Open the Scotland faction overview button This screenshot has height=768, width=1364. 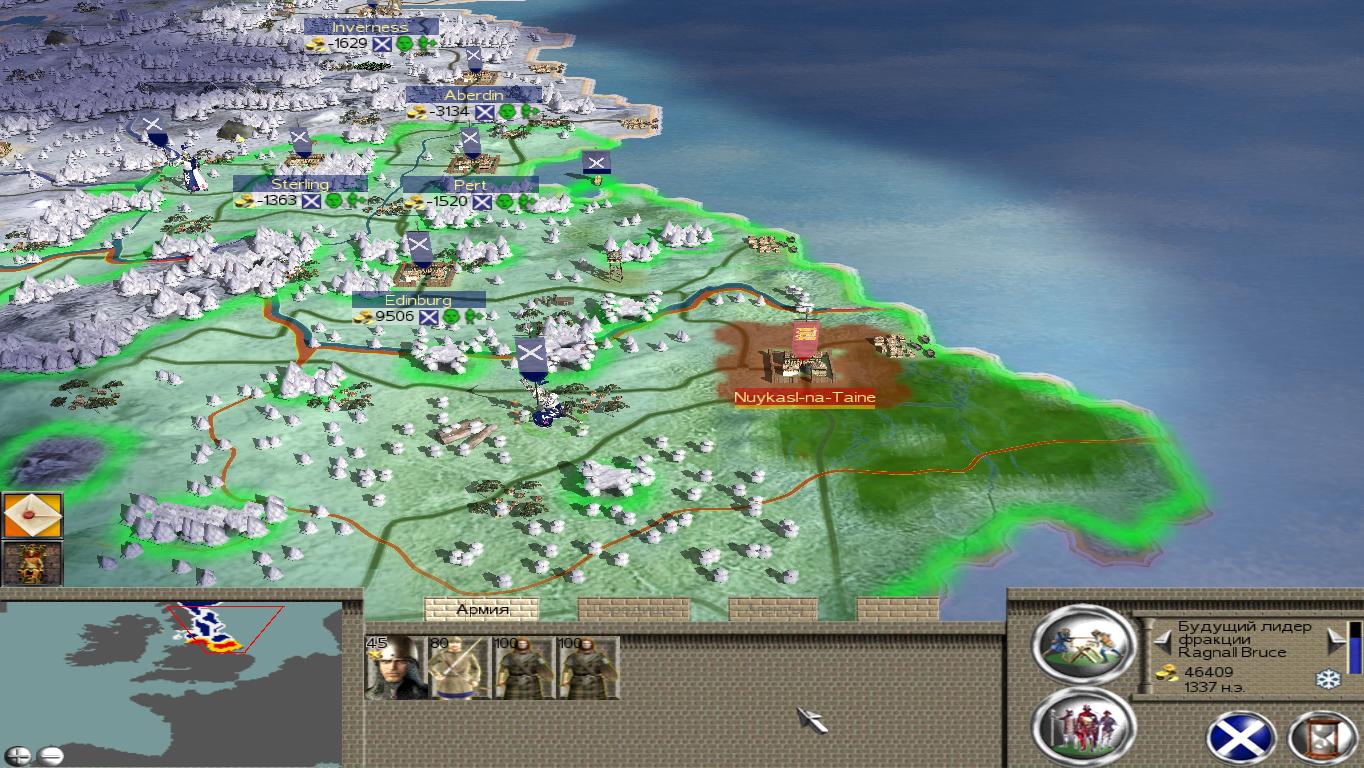pyautogui.click(x=1241, y=738)
